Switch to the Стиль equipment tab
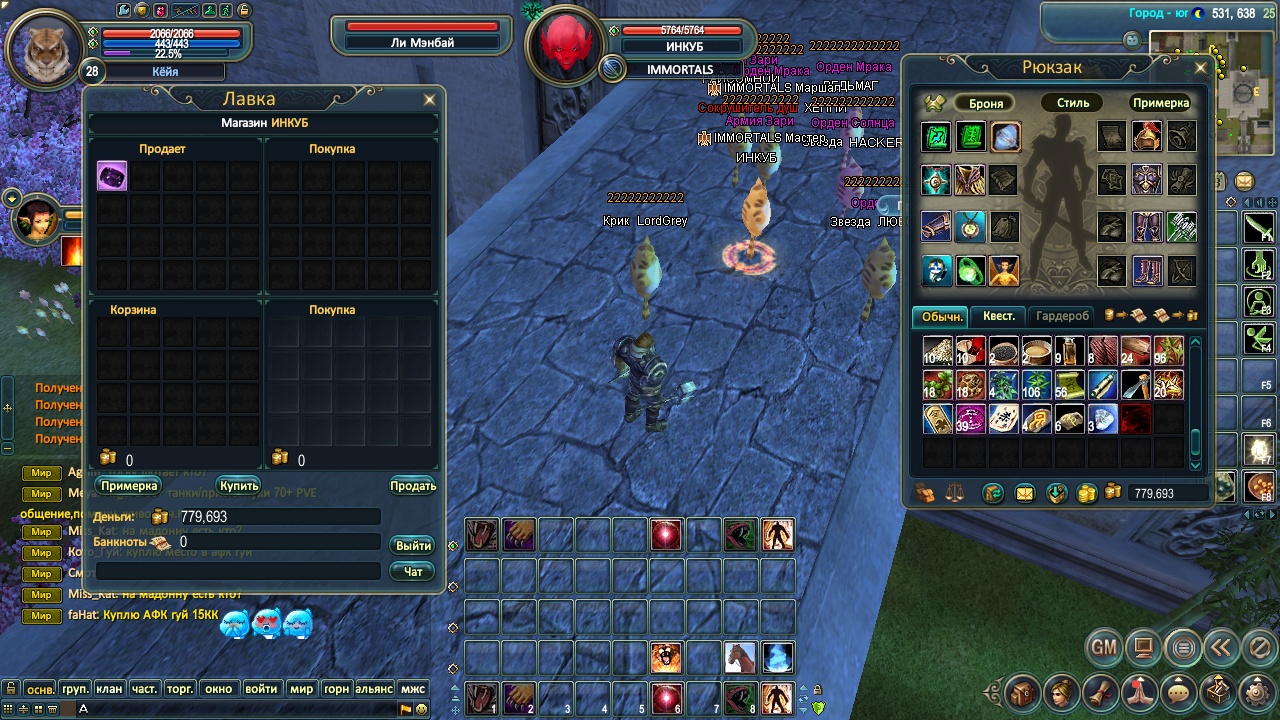The height and width of the screenshot is (720, 1280). tap(1073, 102)
